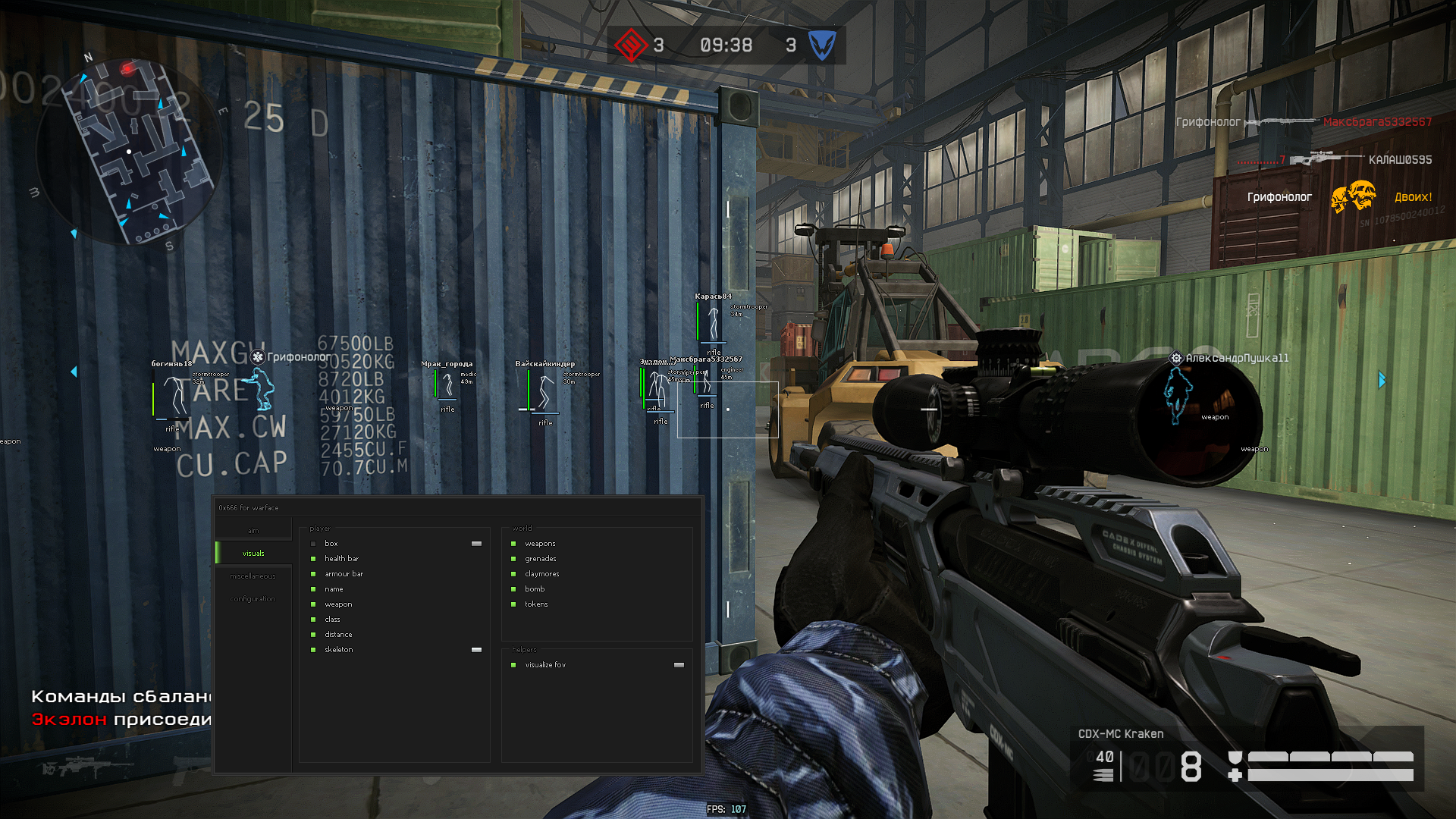The image size is (1456, 819).
Task: Uncheck the player name option
Action: click(313, 589)
